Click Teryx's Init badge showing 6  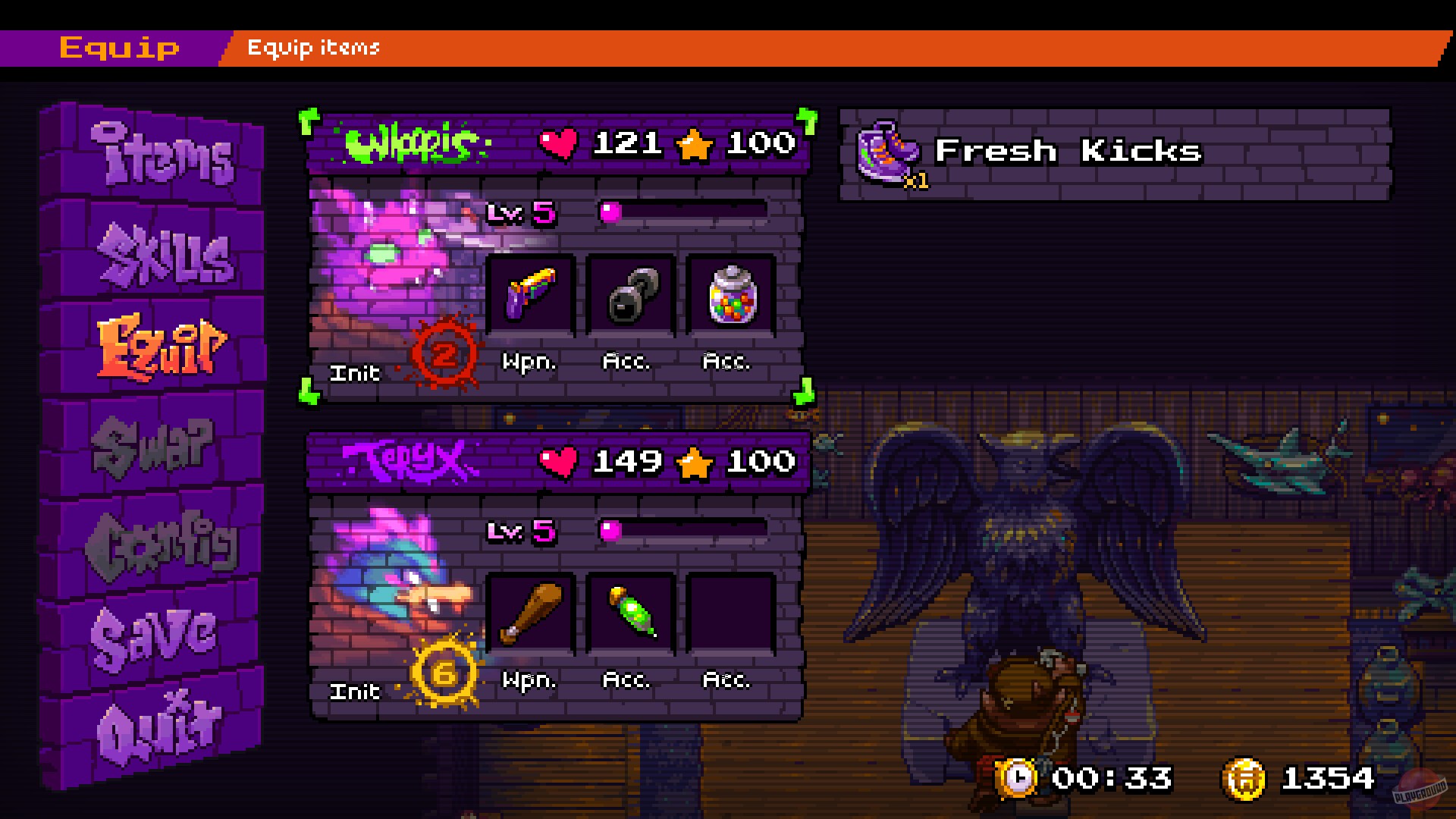pyautogui.click(x=444, y=671)
